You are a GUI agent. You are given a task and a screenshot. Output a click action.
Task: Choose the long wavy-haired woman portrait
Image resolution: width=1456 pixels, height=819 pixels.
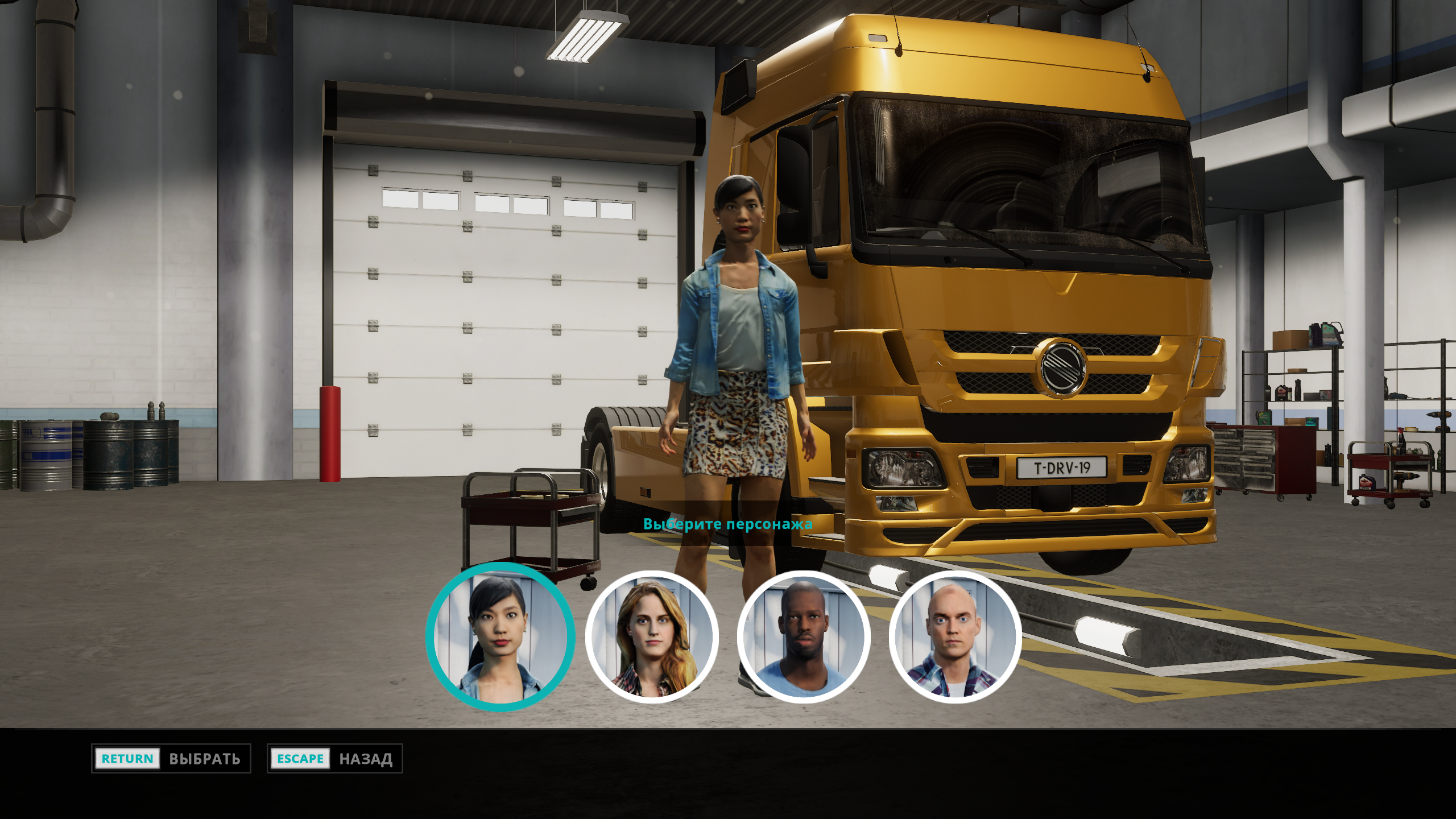tap(652, 637)
